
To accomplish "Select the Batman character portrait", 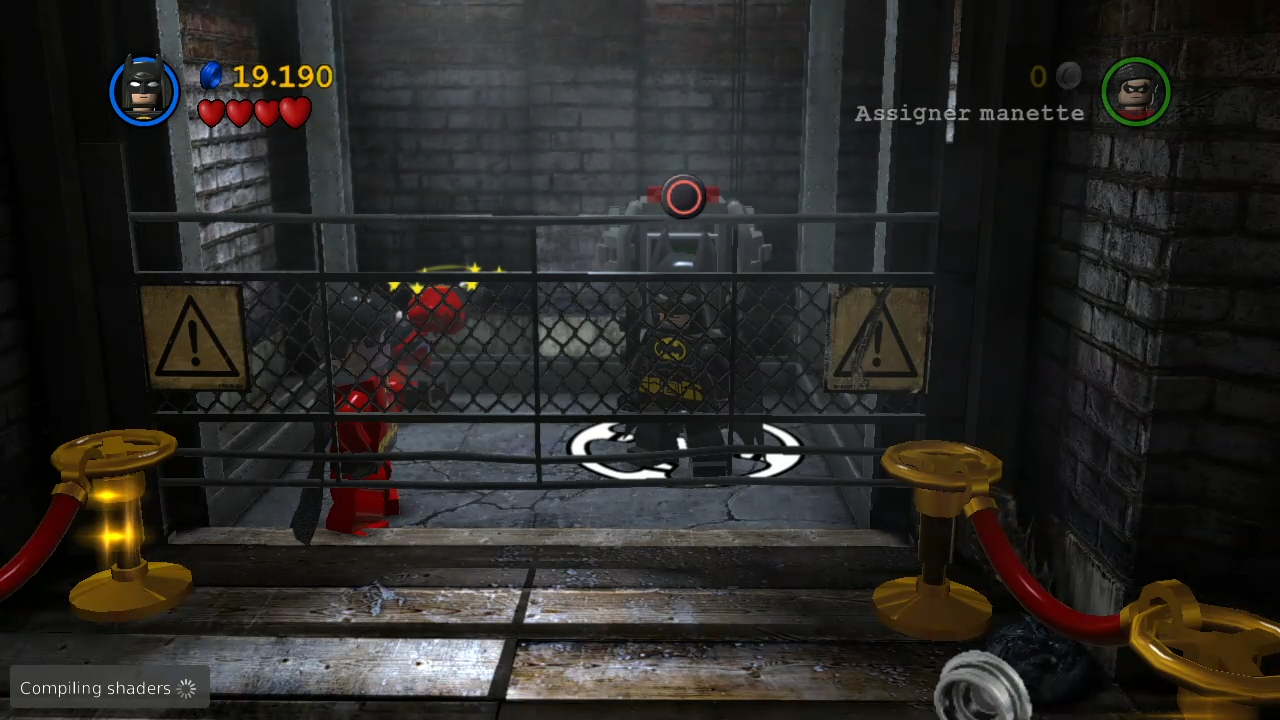I will [x=145, y=91].
